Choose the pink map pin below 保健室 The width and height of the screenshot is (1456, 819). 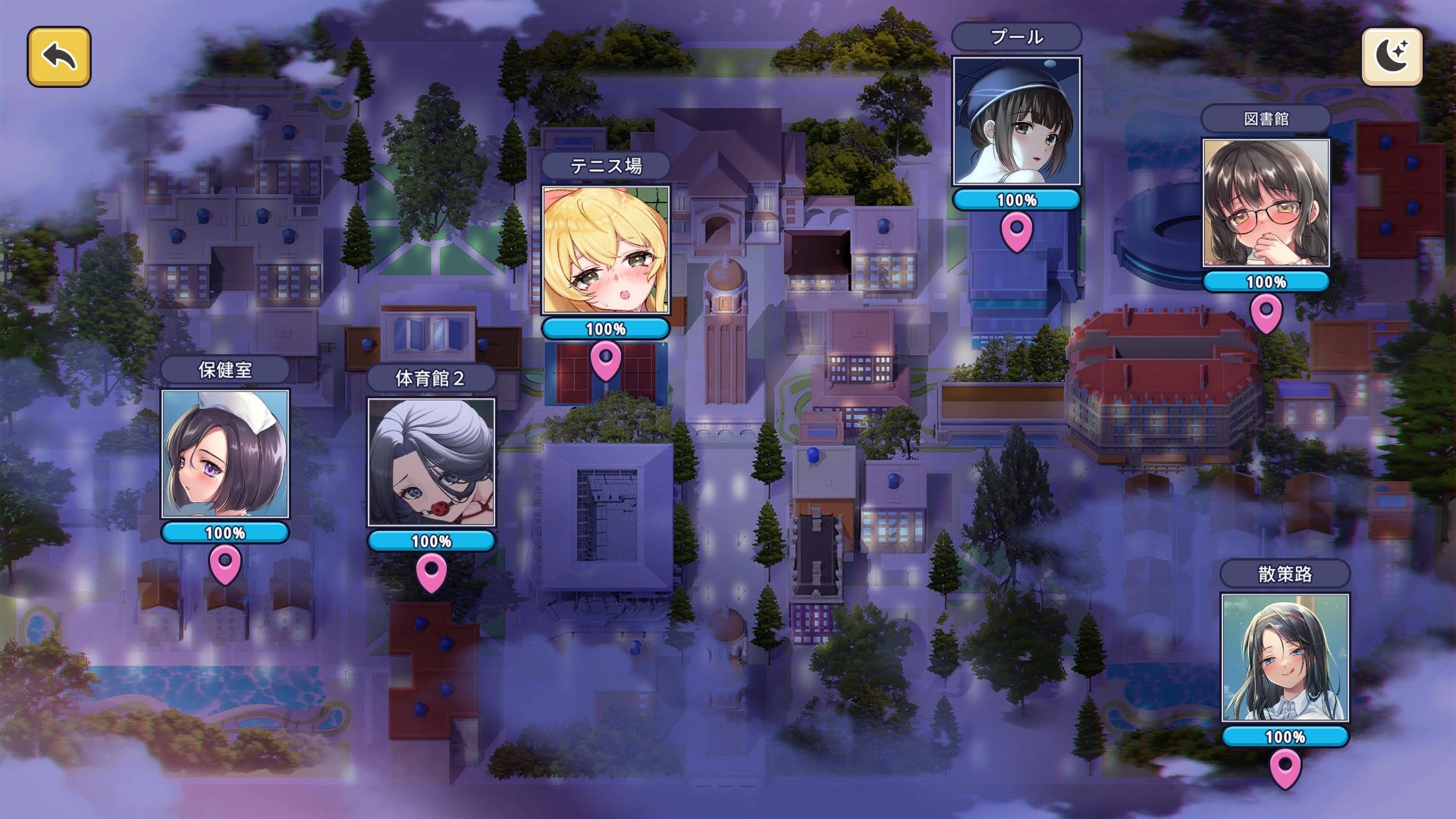[x=225, y=564]
